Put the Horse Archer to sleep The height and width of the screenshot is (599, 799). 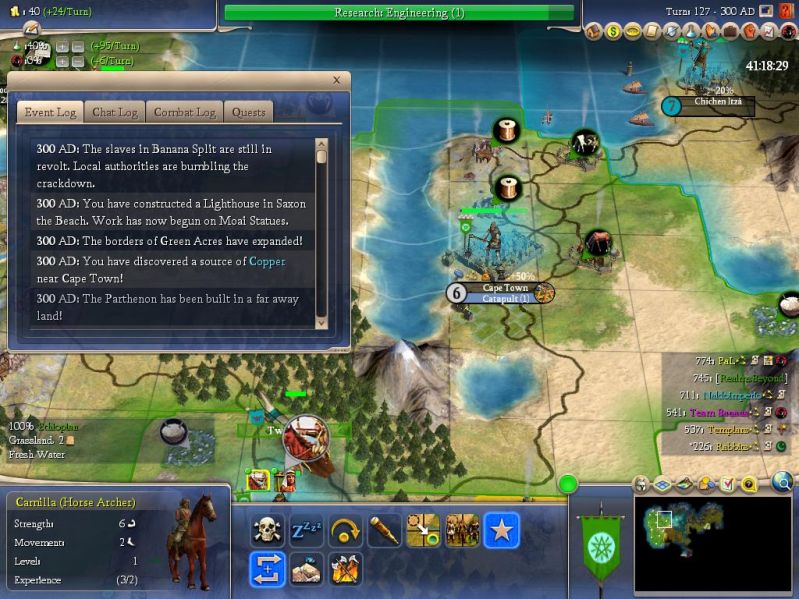tap(304, 530)
